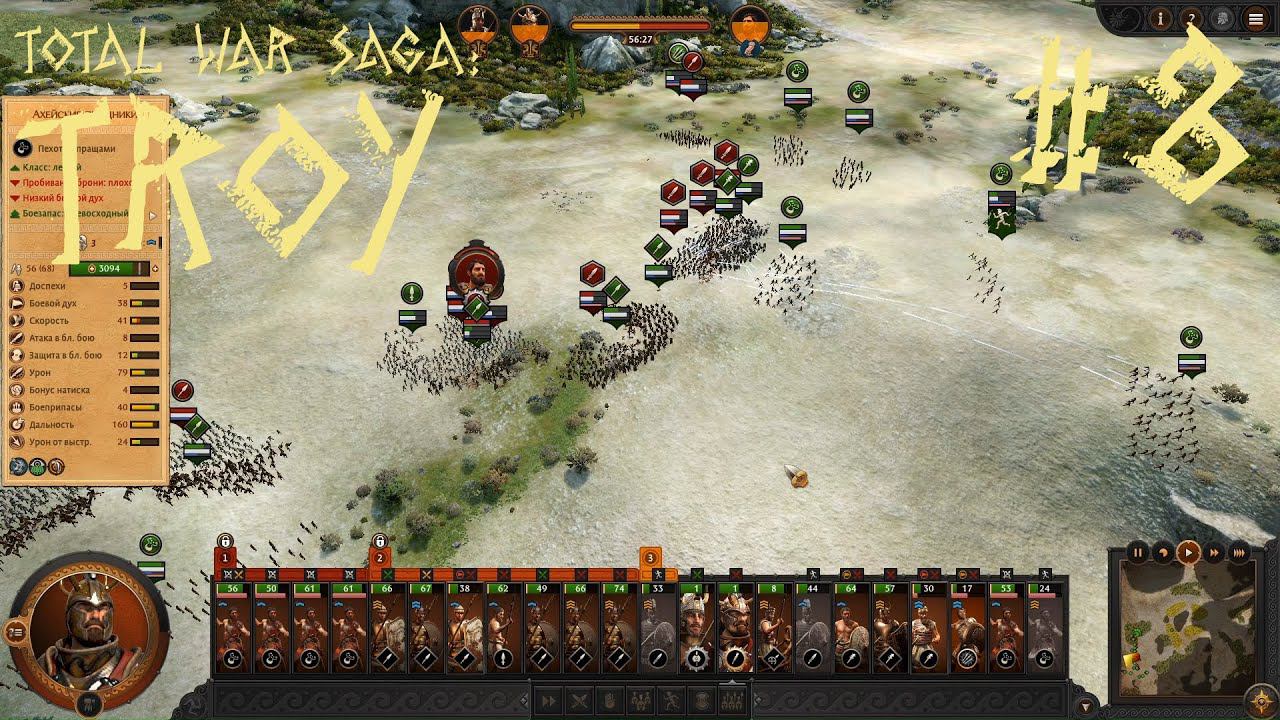The width and height of the screenshot is (1280, 720).
Task: Click the withdraw crossed-swords icon in the bottom bar
Action: 579,700
